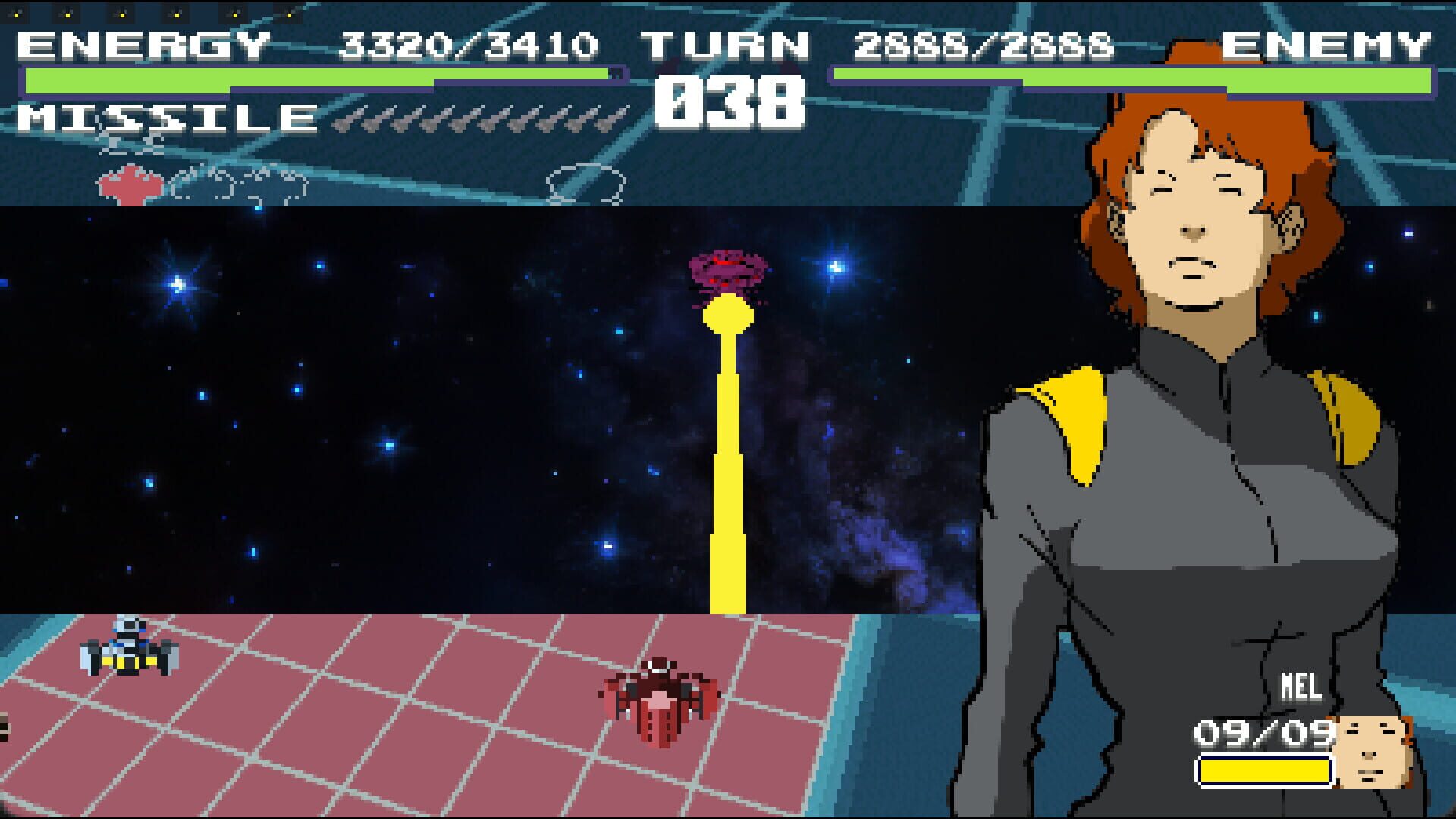Click the pink creature sprite below the energy bar
Viewport: 1456px width, 819px height.
(129, 182)
